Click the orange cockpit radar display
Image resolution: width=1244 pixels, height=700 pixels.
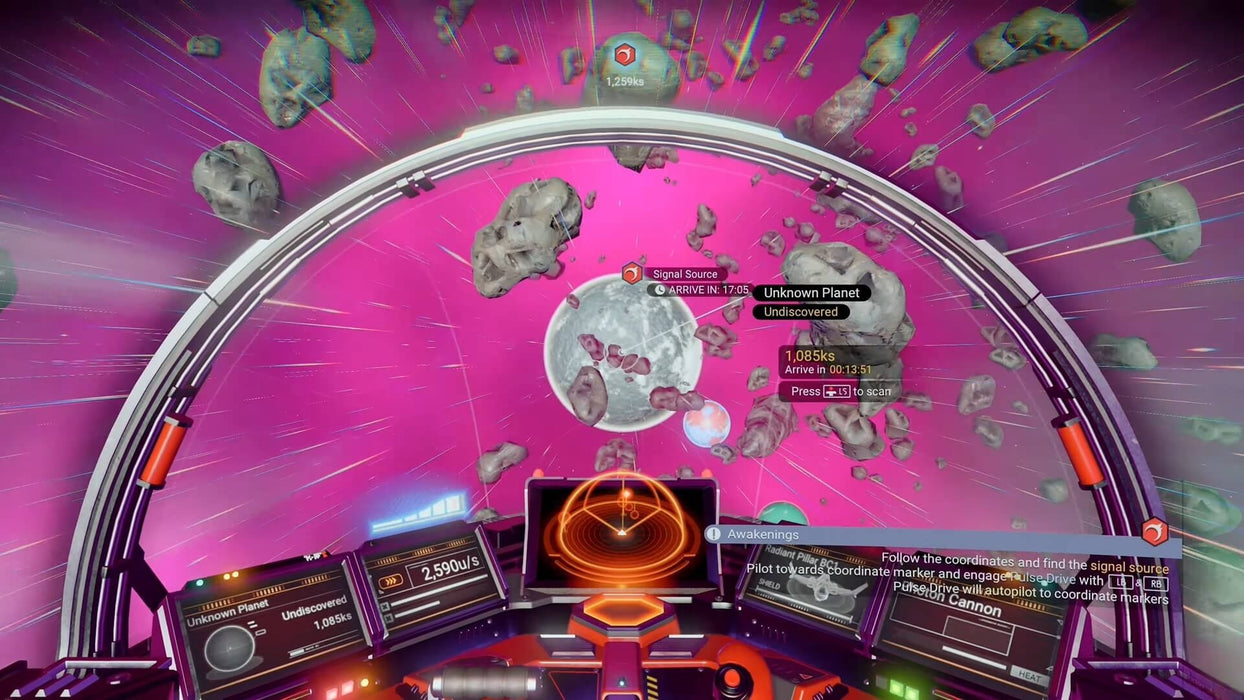click(620, 530)
